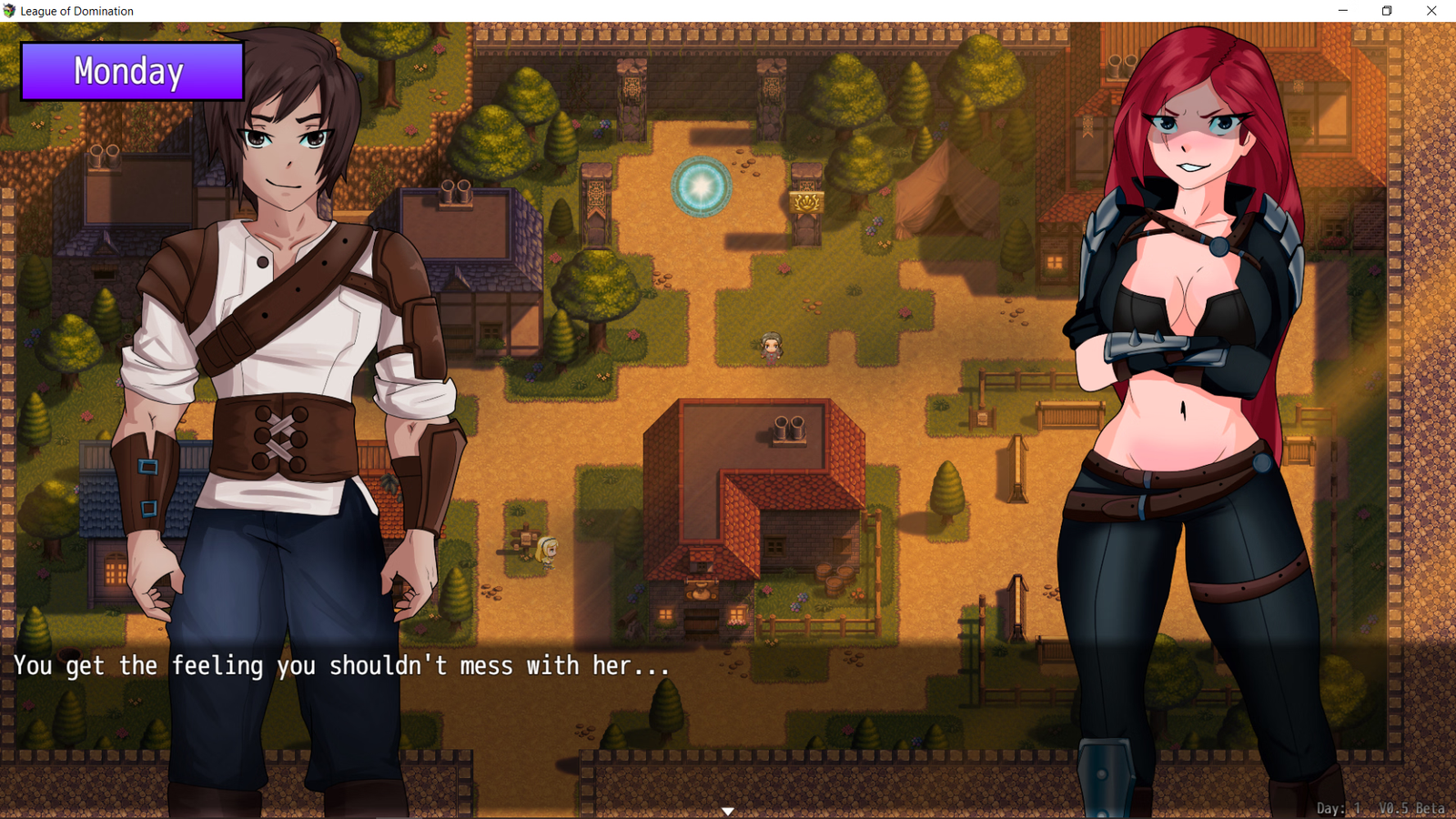The height and width of the screenshot is (819, 1456).
Task: Close the League of Domination window
Action: tap(1431, 11)
